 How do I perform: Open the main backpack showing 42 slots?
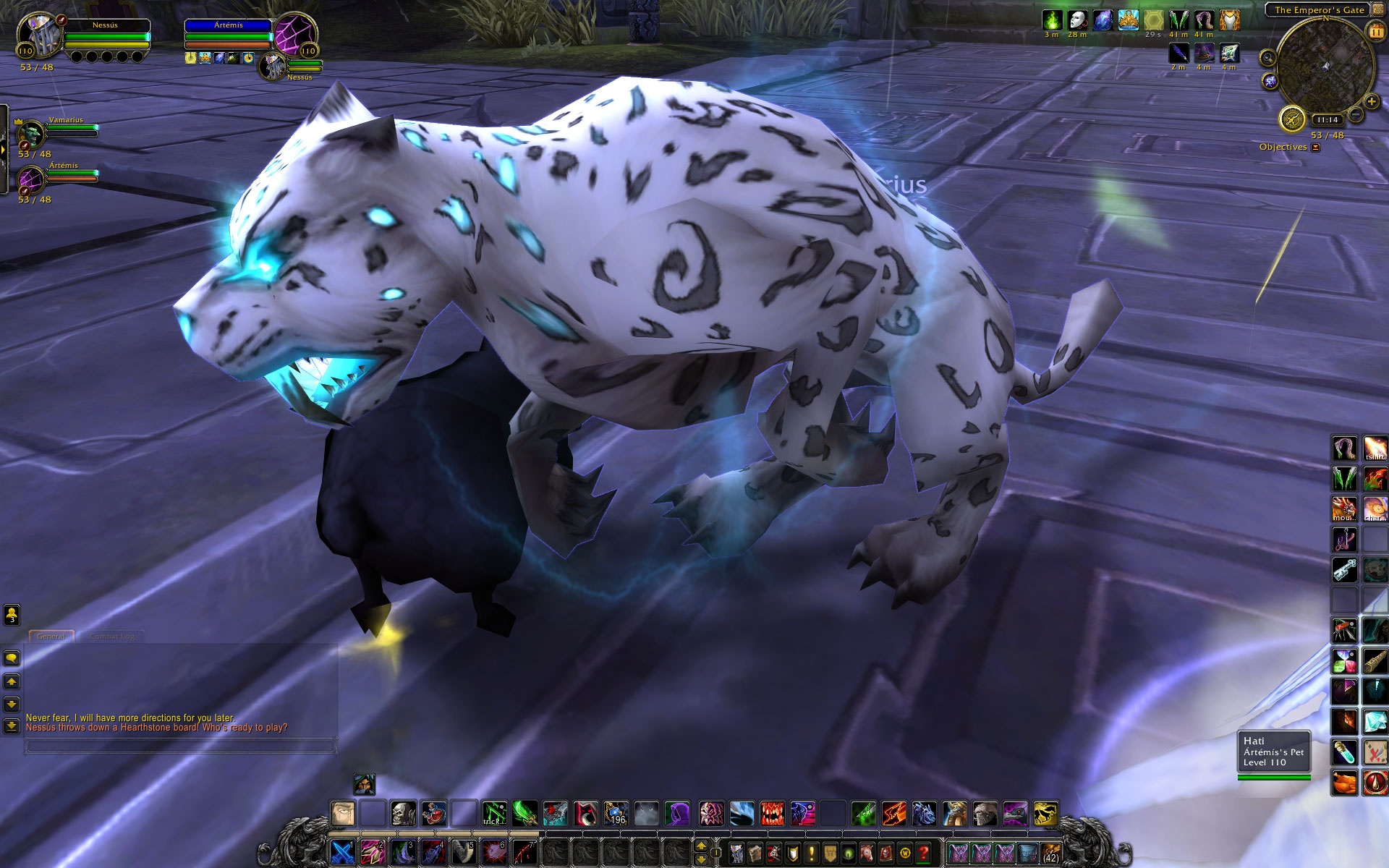pyautogui.click(x=1050, y=853)
